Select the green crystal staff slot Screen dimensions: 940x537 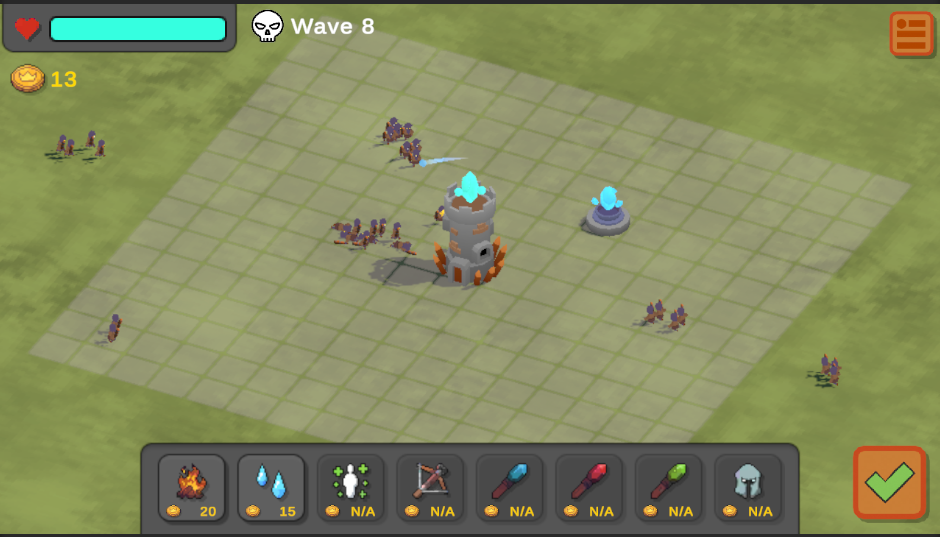[669, 488]
